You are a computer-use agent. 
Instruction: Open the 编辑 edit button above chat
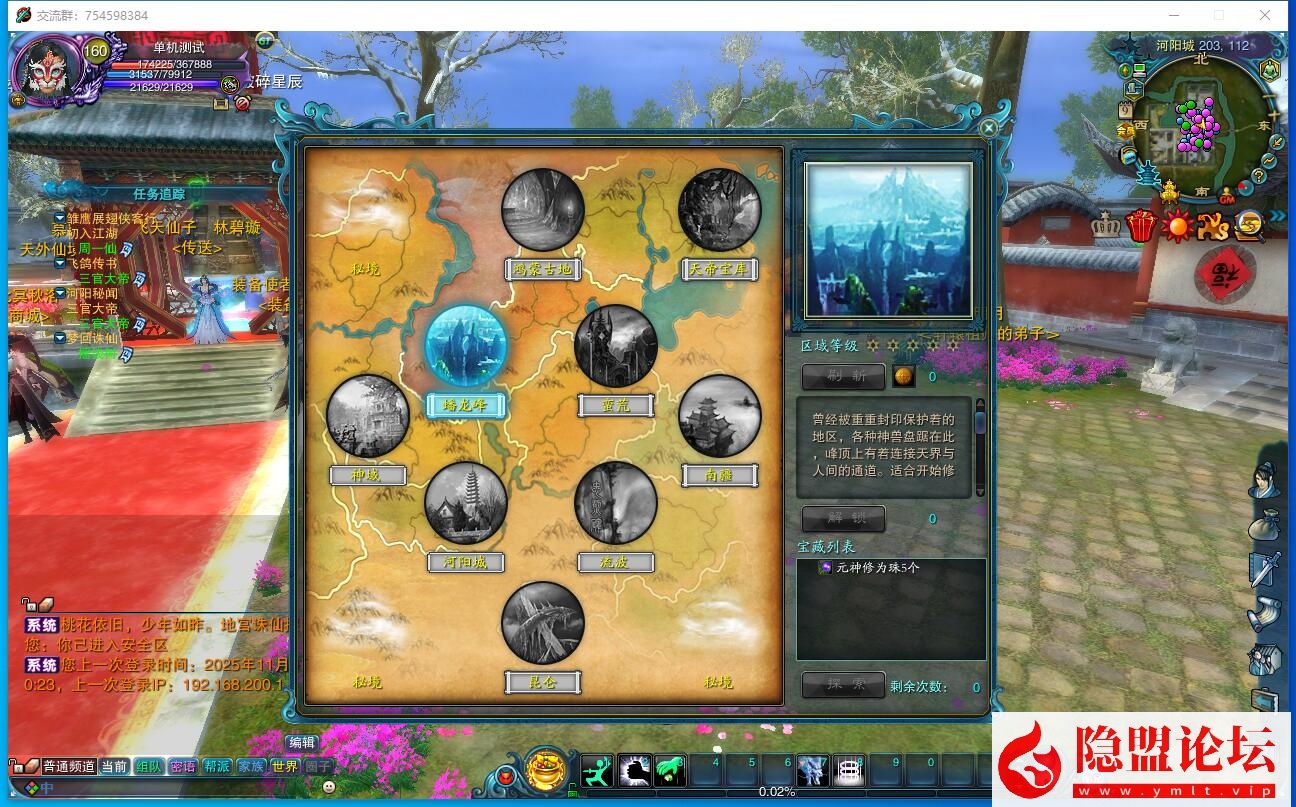302,743
